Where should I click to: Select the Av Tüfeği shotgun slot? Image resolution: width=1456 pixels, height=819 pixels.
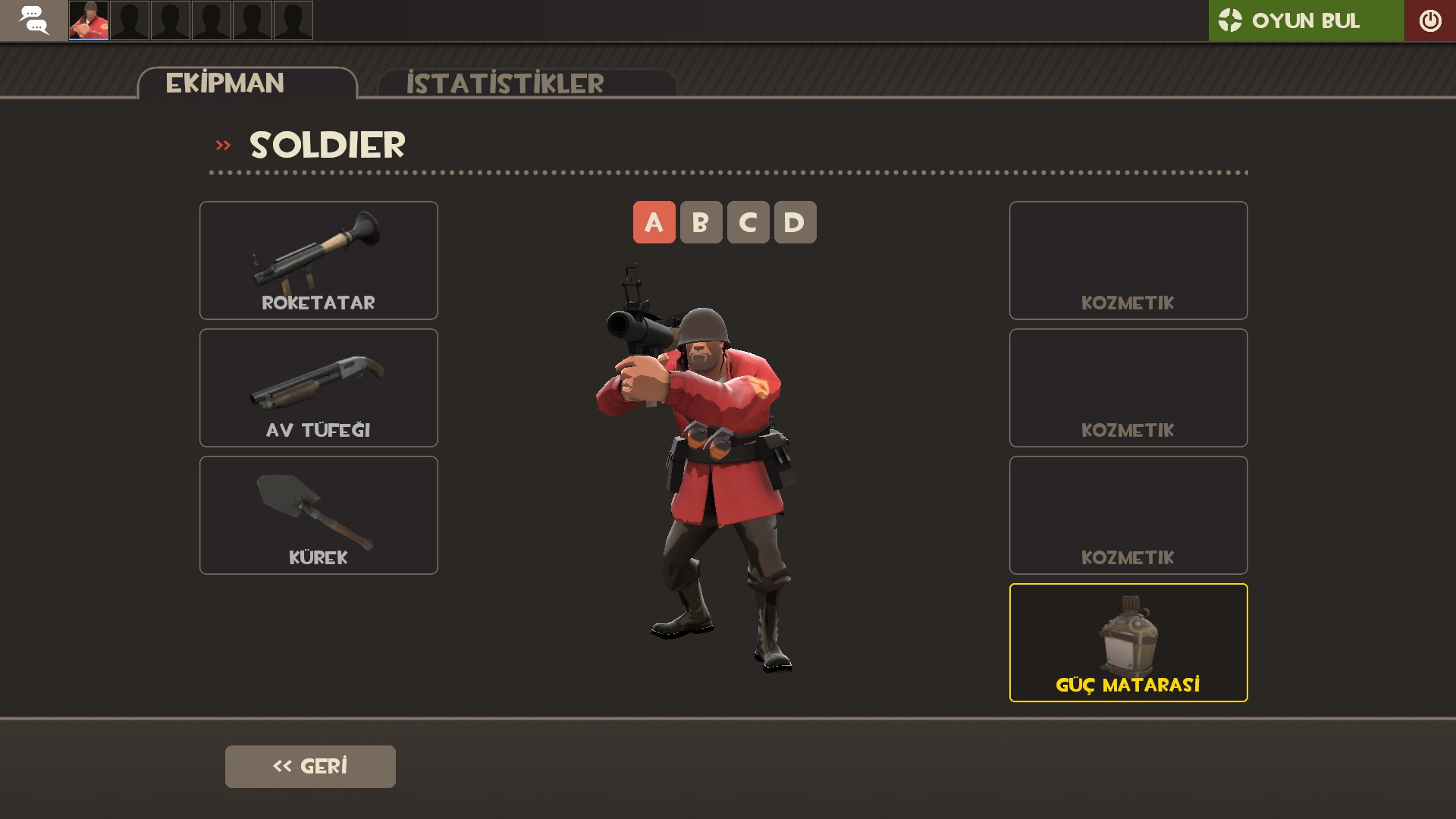pos(318,388)
